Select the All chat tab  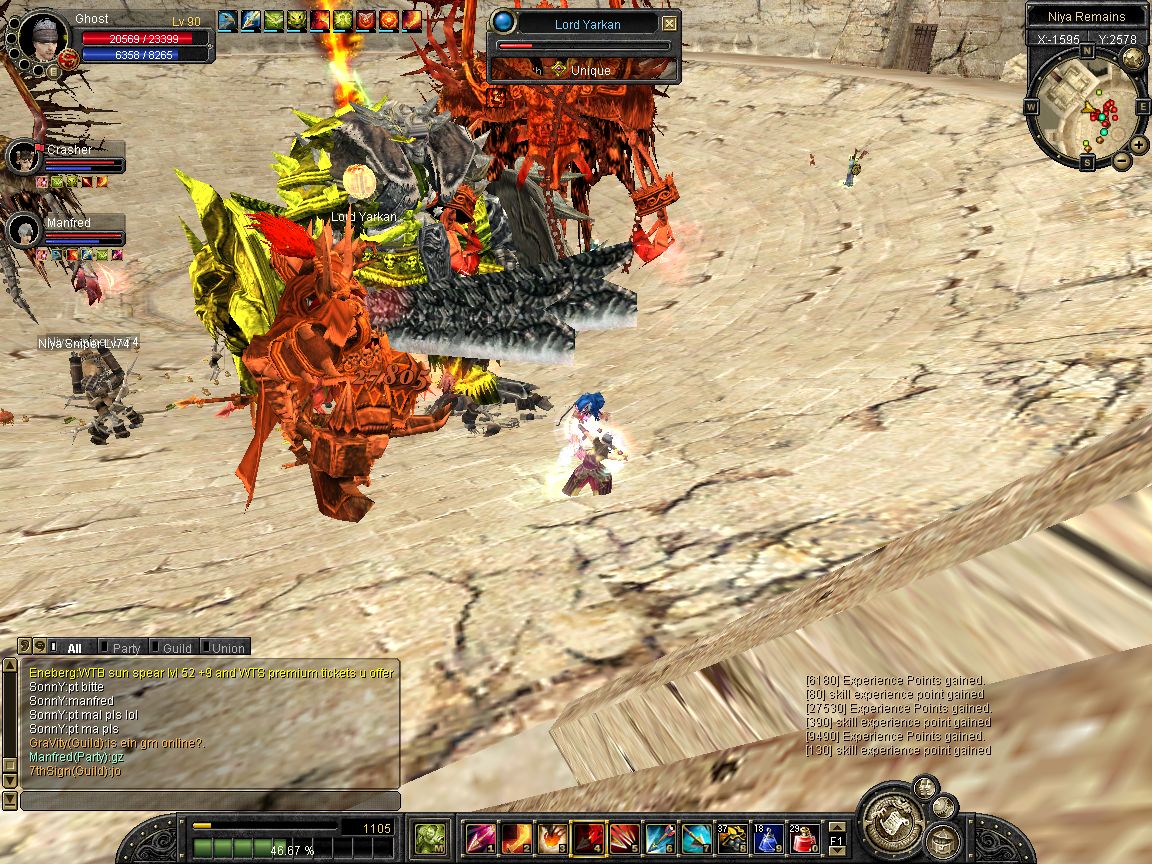click(72, 648)
